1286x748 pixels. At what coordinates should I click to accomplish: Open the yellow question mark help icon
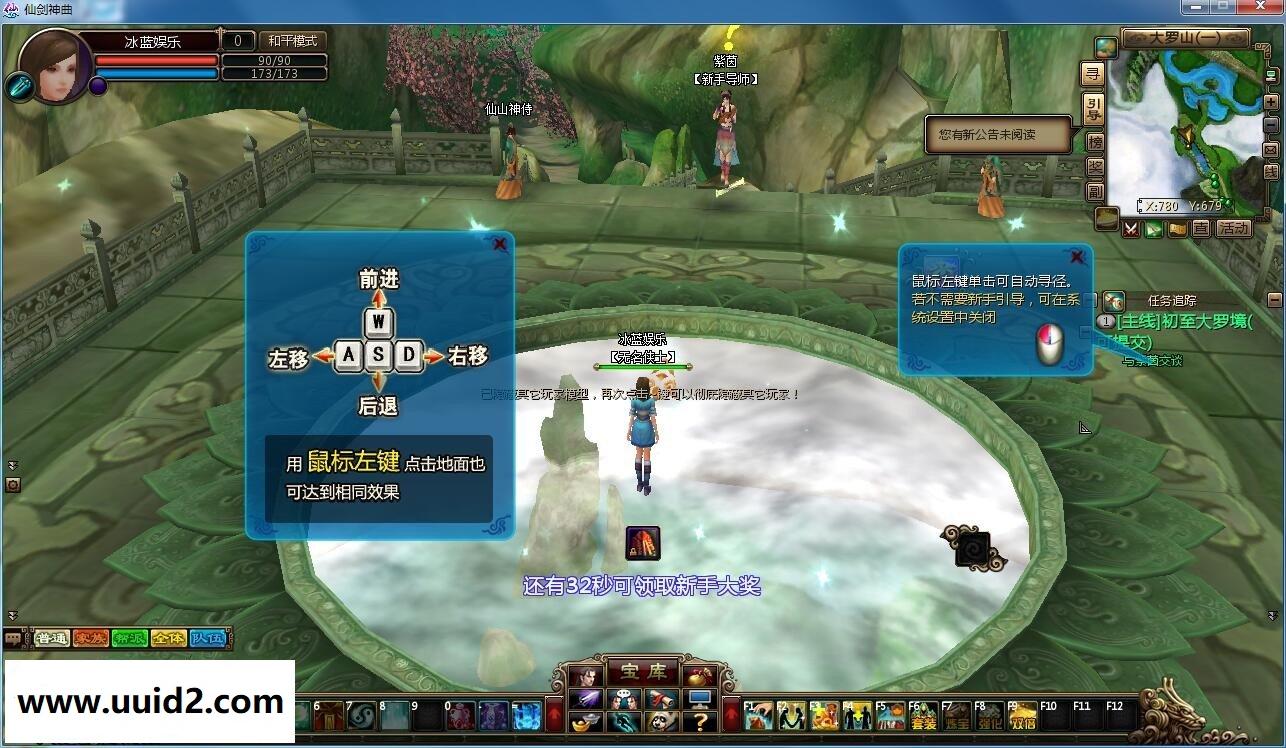pos(700,722)
